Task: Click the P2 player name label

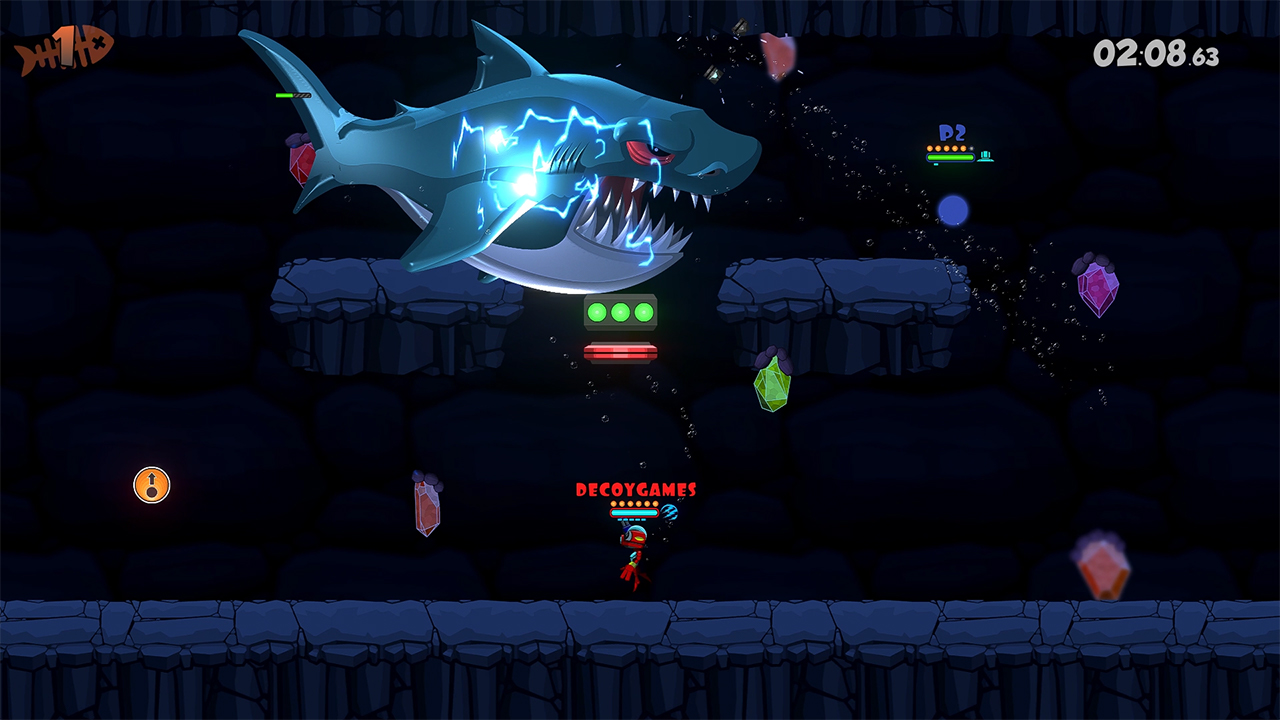Action: 950,133
